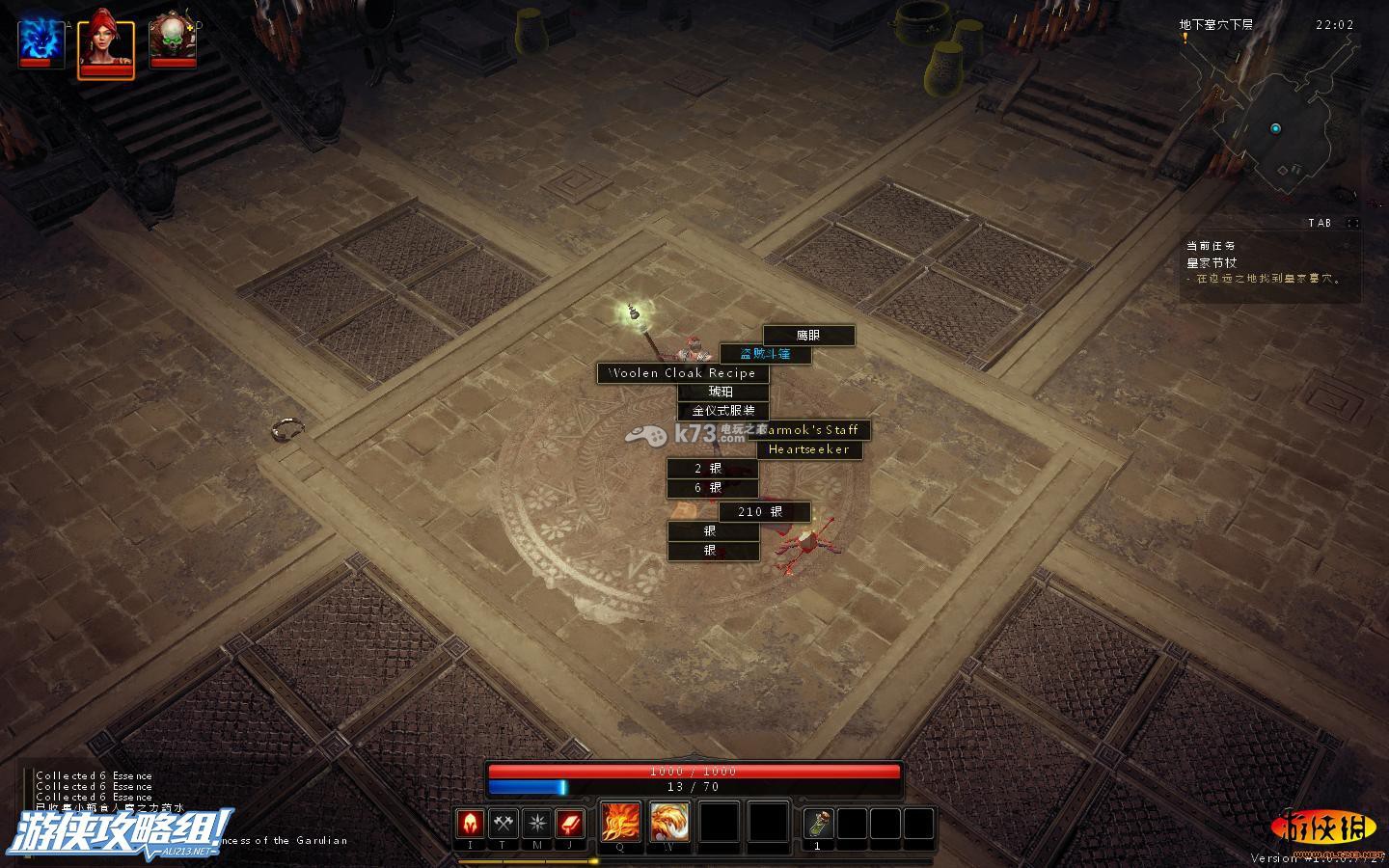Select the red-haired heroine portrait
Screen dimensions: 1389x868
pos(105,42)
